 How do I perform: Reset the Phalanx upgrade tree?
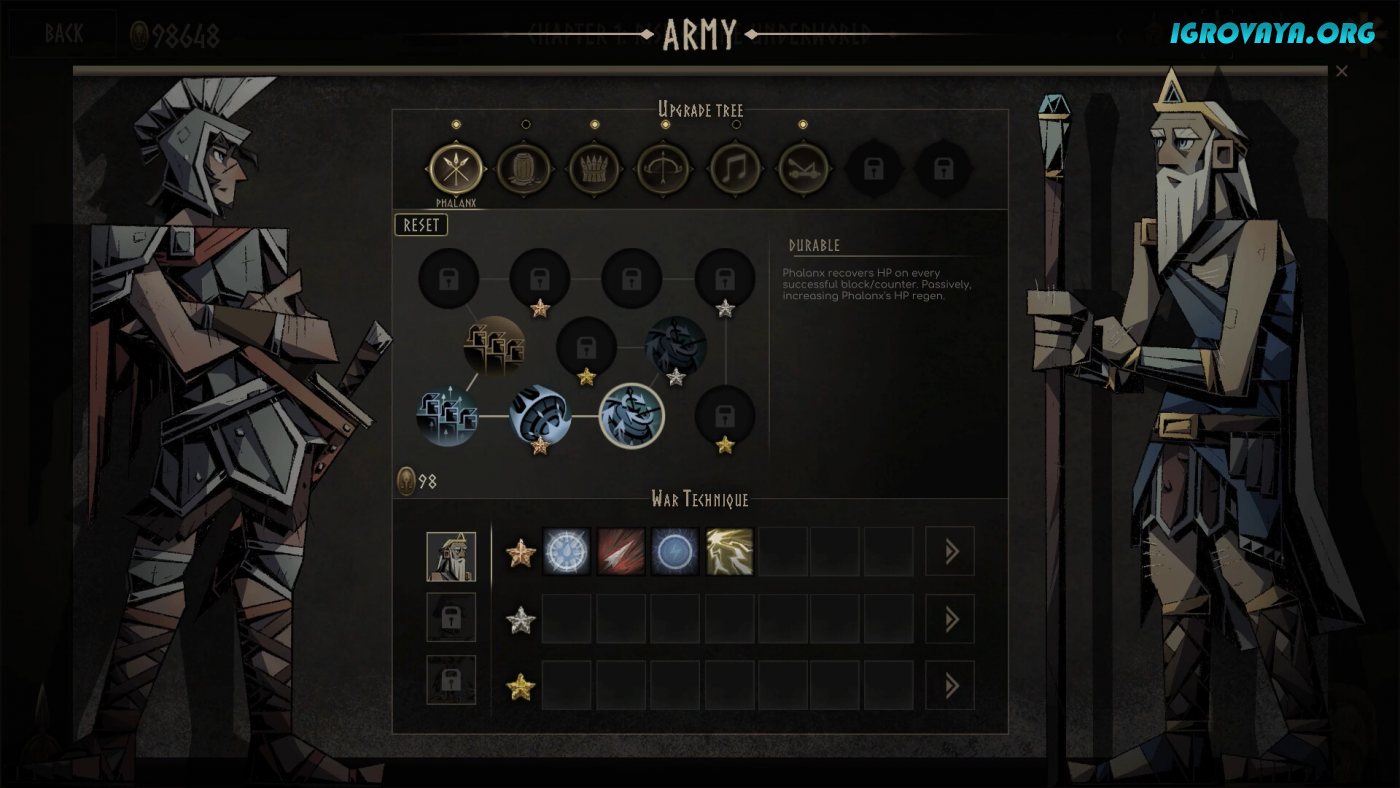point(421,225)
